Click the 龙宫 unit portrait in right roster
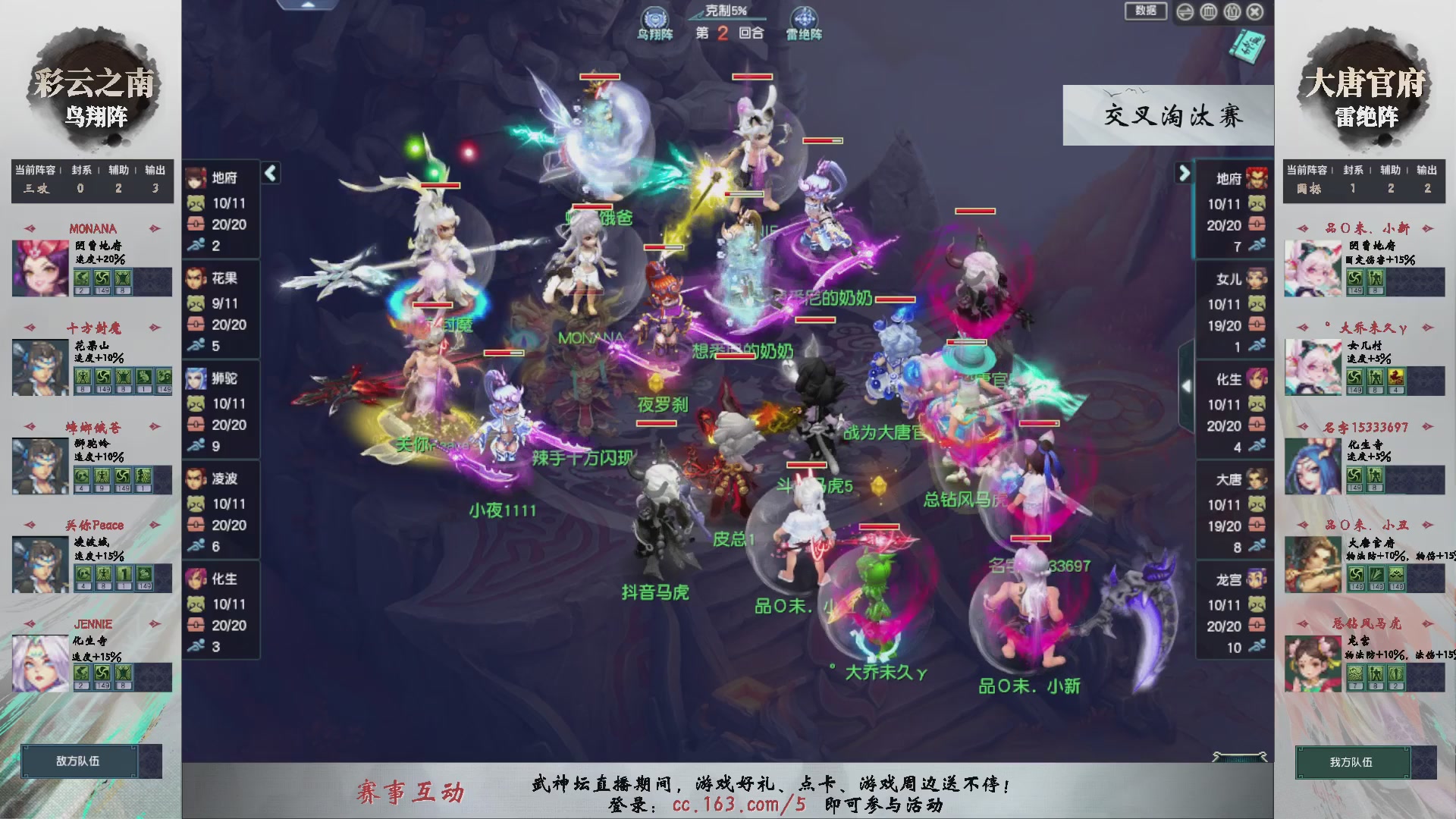Image resolution: width=1456 pixels, height=819 pixels. tap(1255, 580)
